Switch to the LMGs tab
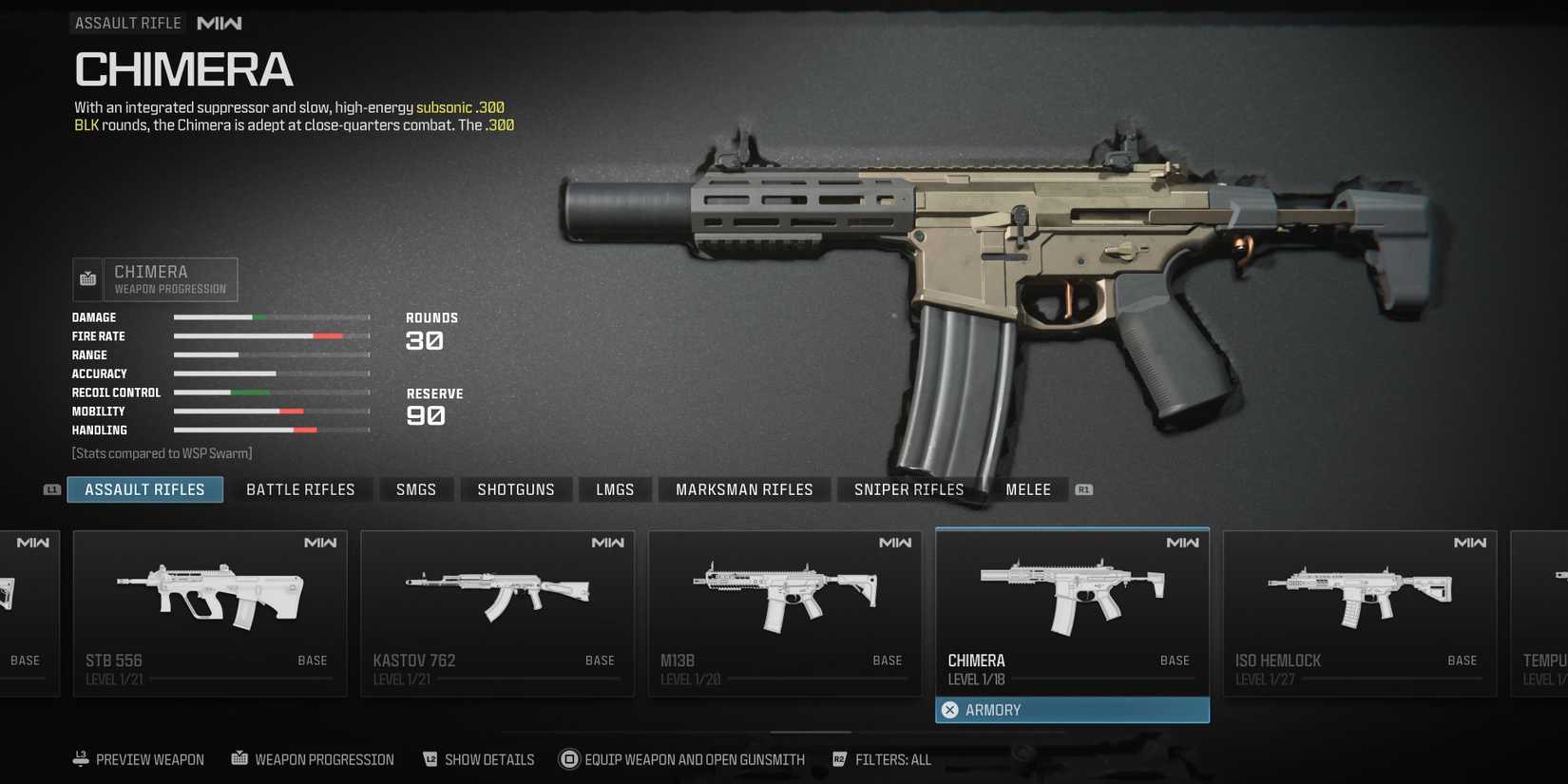The height and width of the screenshot is (784, 1568). (615, 489)
